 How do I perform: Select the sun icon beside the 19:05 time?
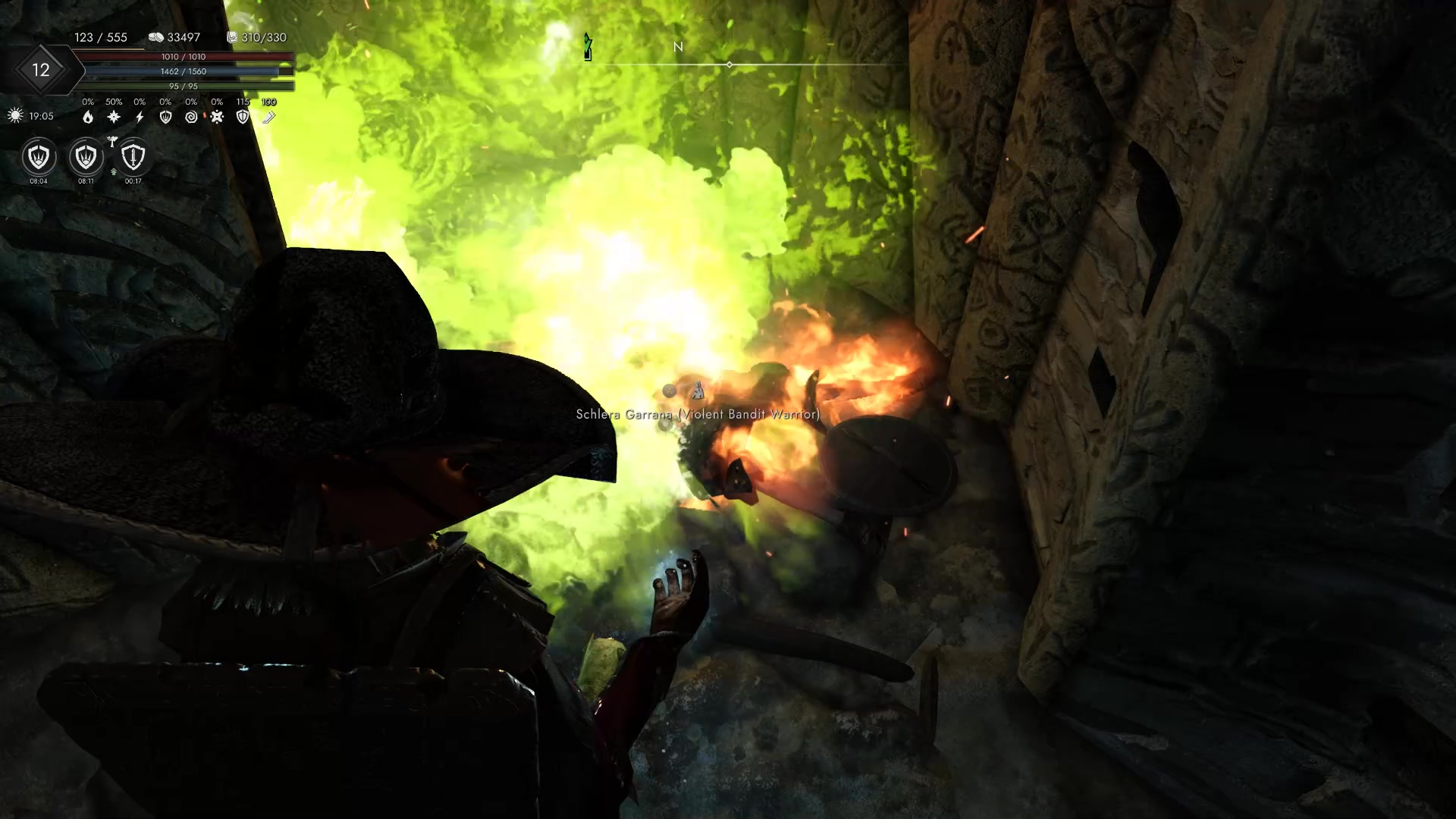[14, 115]
